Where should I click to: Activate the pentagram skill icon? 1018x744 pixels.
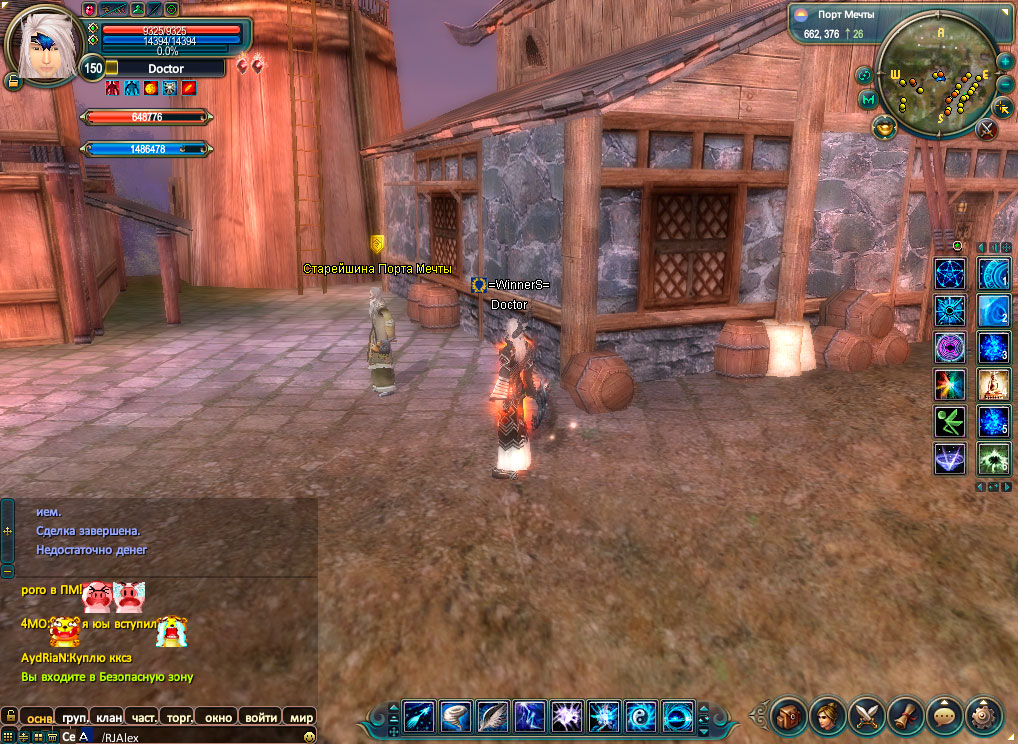click(949, 273)
